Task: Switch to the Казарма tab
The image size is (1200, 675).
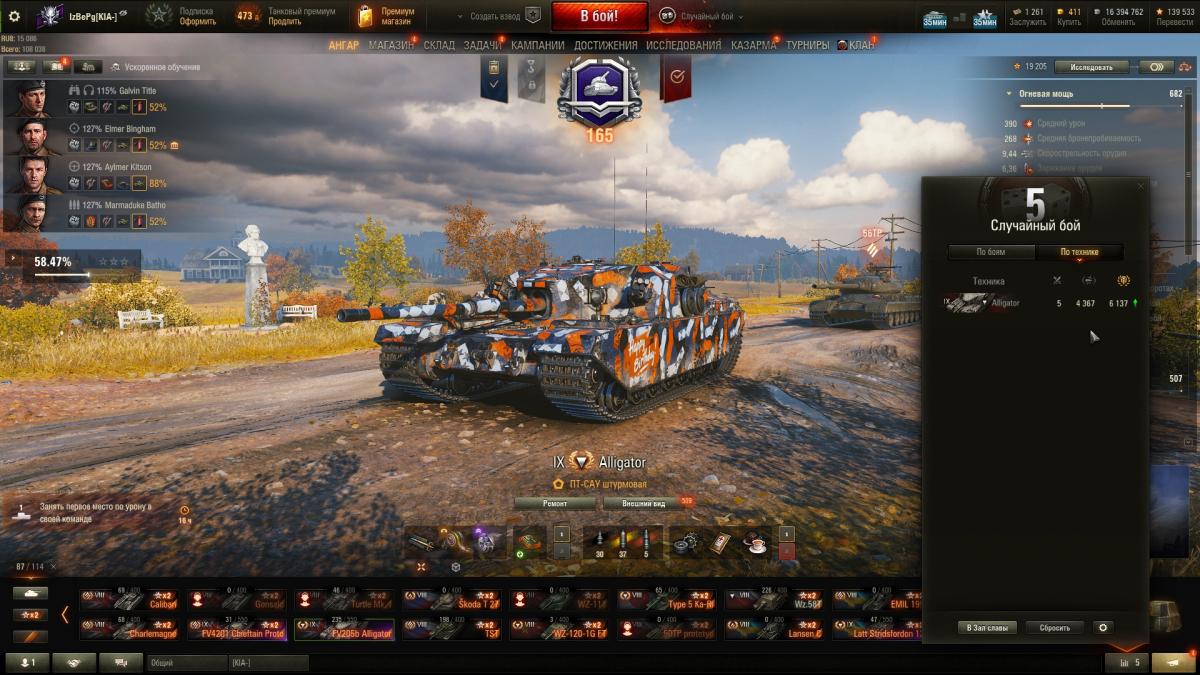Action: (x=753, y=45)
